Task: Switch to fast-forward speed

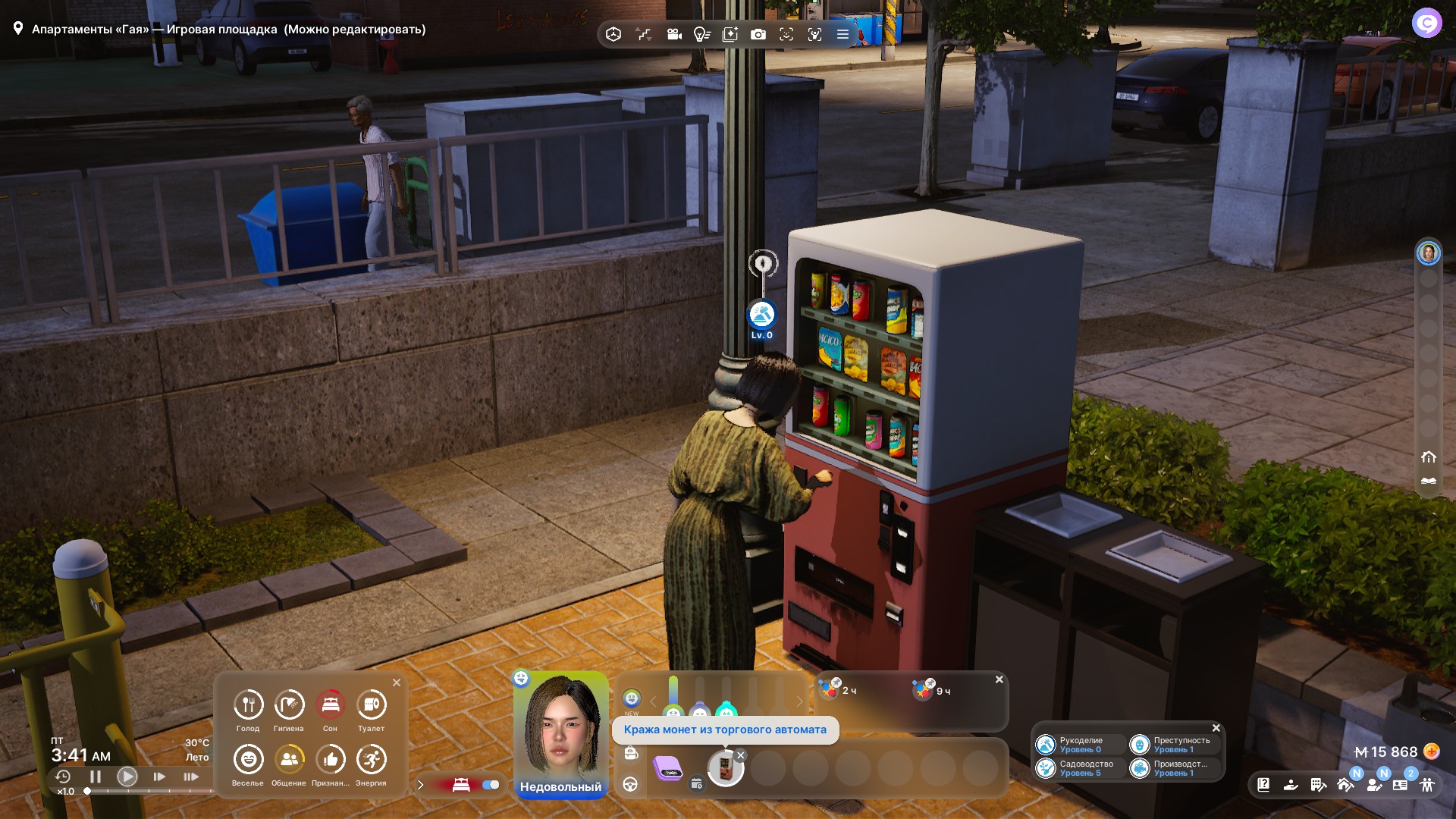Action: 159,777
